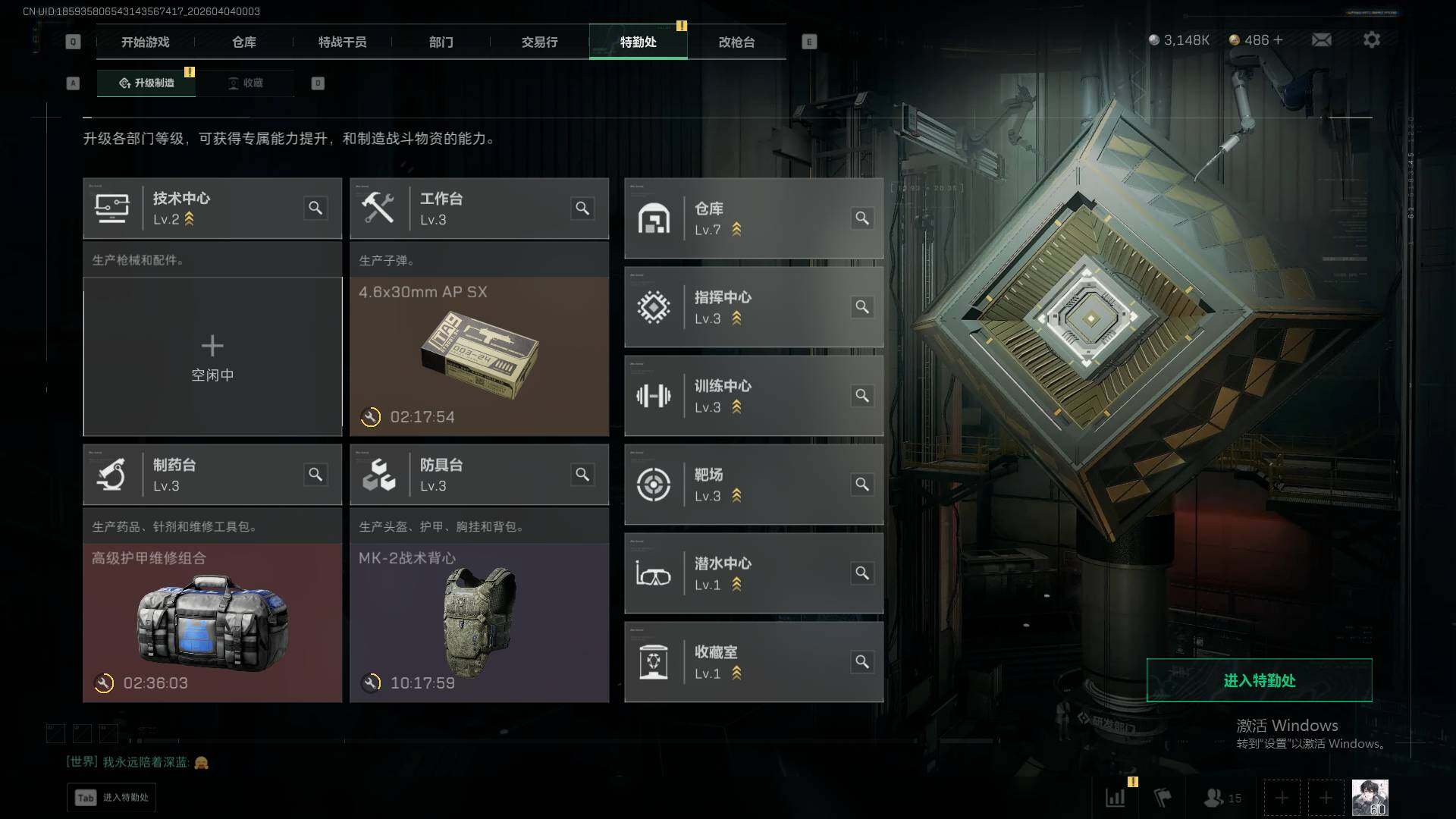Add production in idle 空闲中 slot

(212, 356)
